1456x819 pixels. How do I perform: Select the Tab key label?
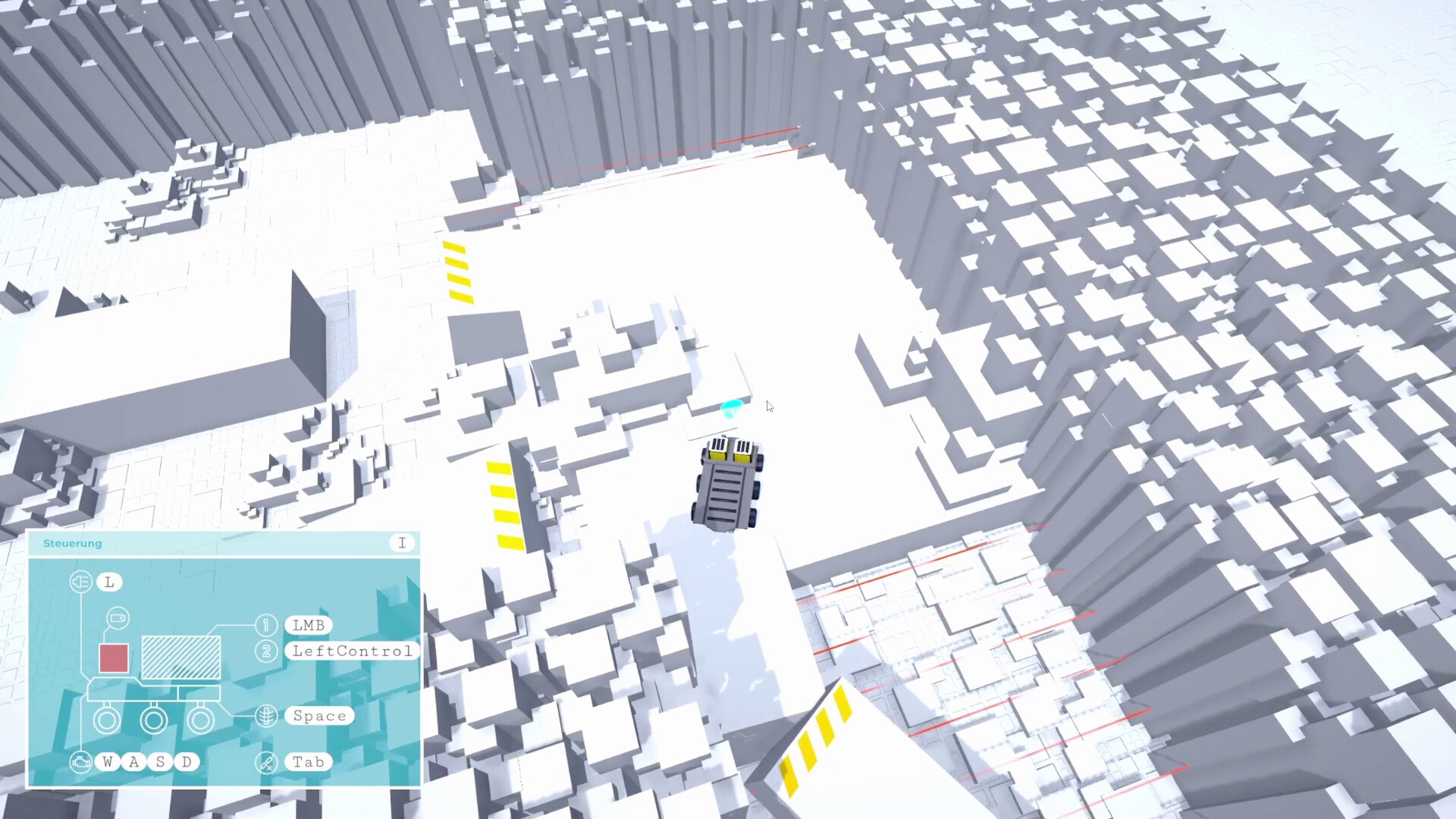point(308,761)
